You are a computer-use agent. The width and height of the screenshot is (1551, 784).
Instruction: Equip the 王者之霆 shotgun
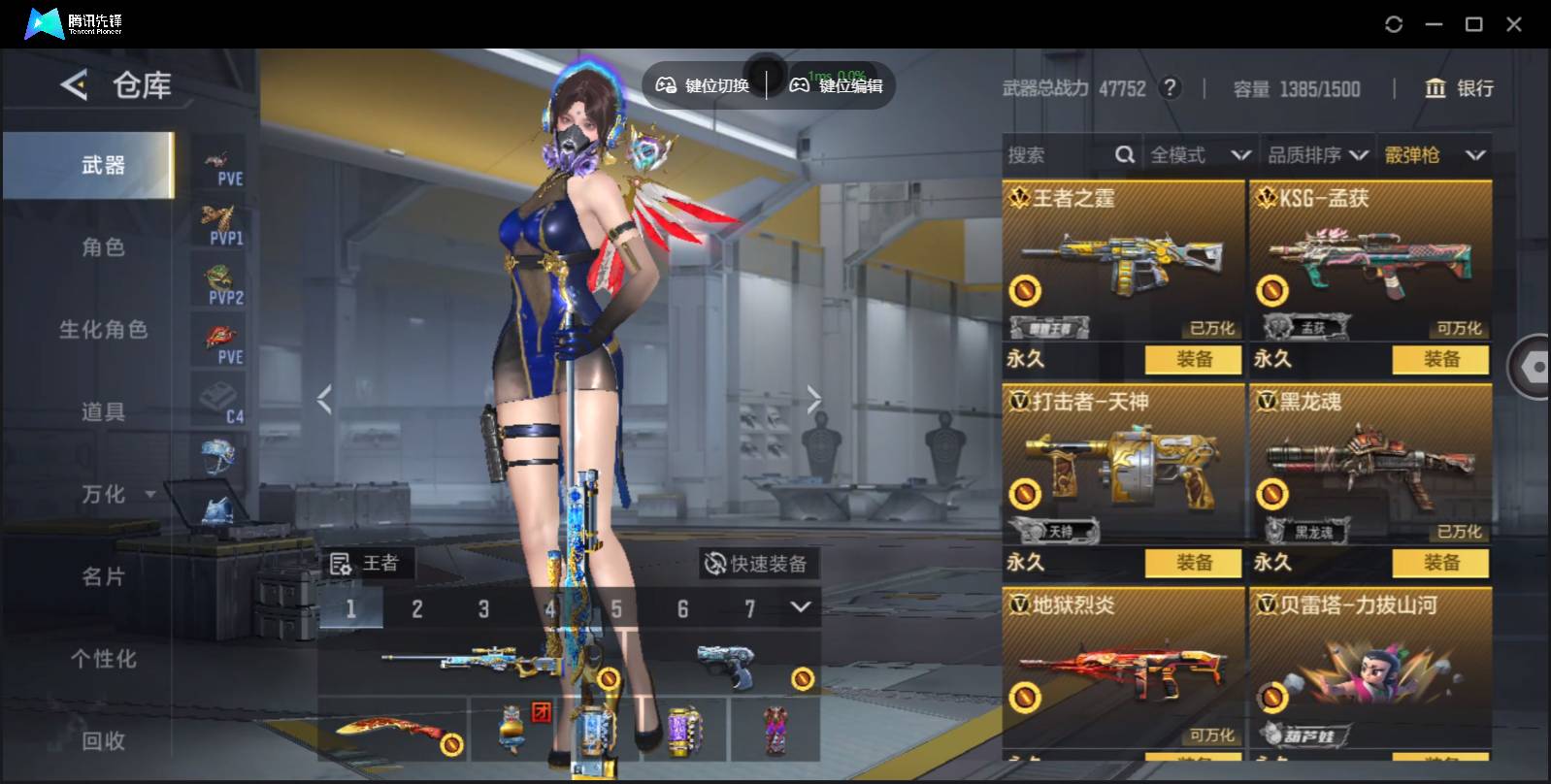1193,360
